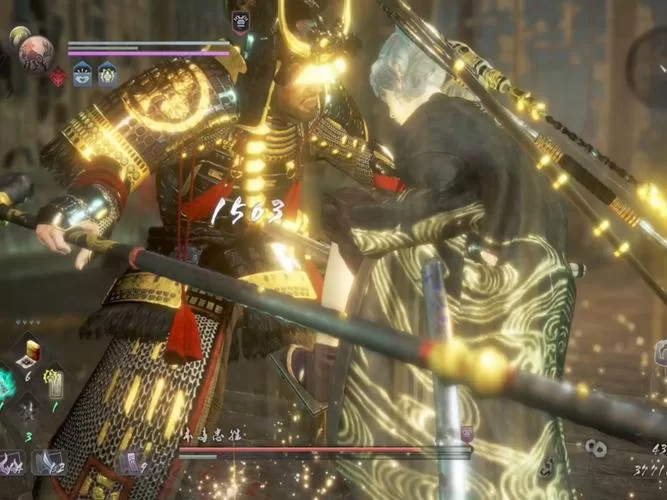Inspect the second blue pentagon buff icon
This screenshot has width=667, height=500.
pyautogui.click(x=106, y=75)
